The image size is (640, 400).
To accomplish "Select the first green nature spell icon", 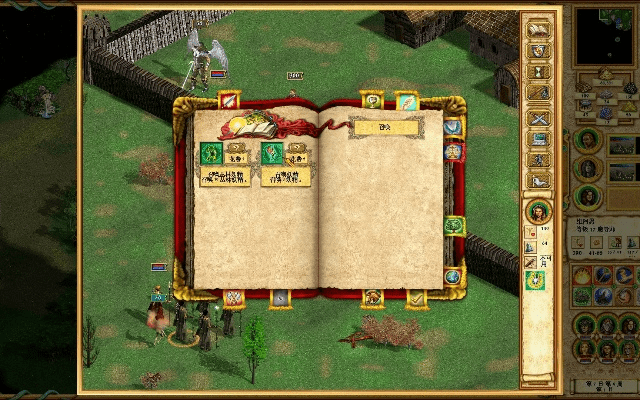I will pyautogui.click(x=211, y=153).
